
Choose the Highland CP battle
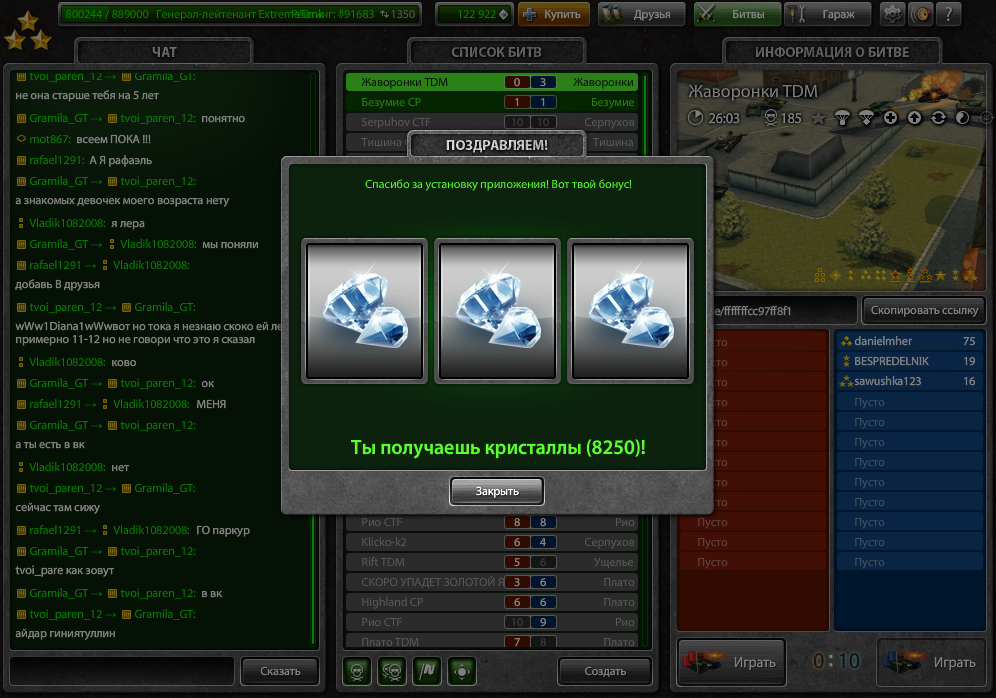[x=491, y=602]
